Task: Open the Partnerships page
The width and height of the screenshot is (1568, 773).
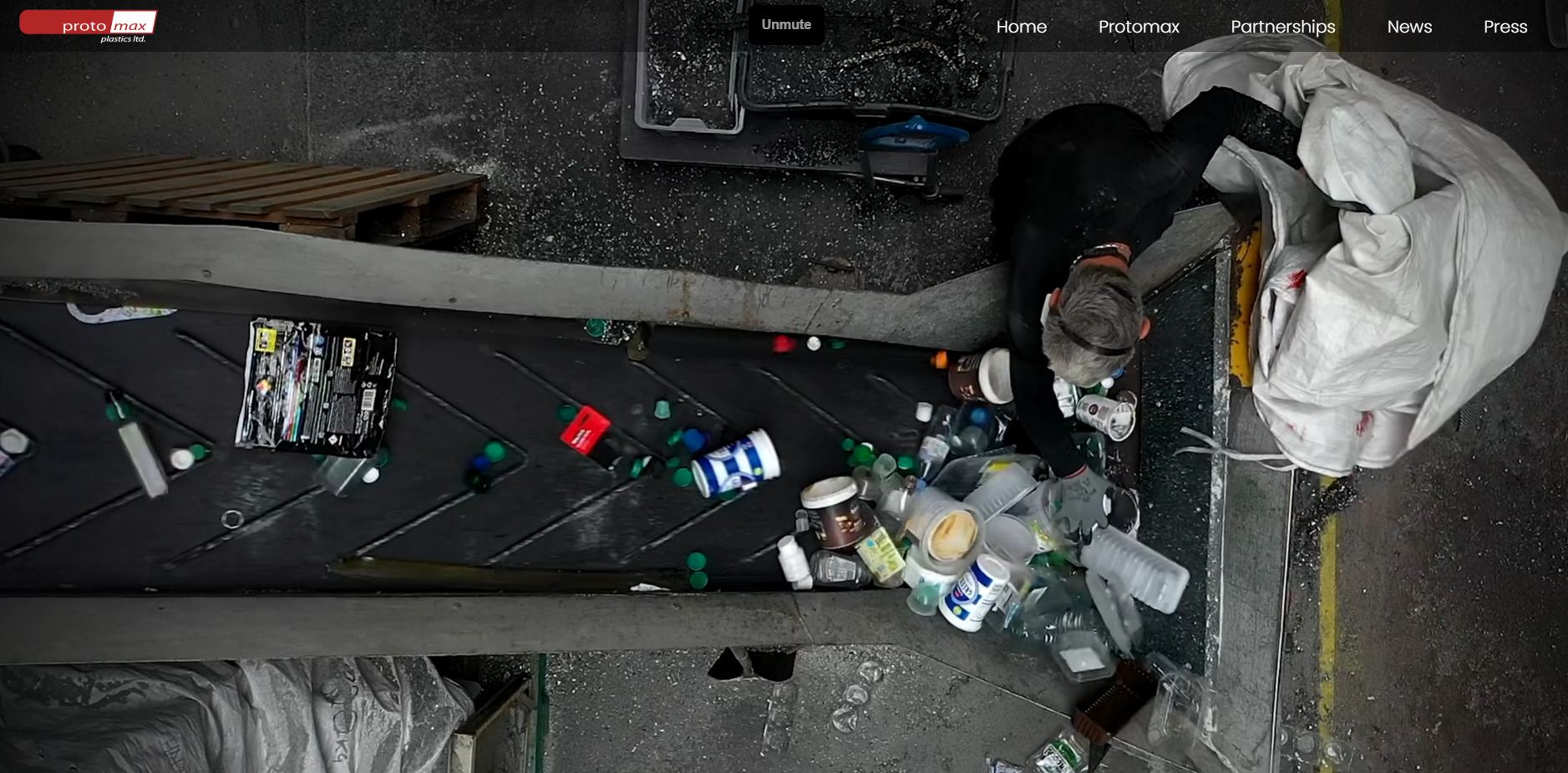Action: [1282, 27]
